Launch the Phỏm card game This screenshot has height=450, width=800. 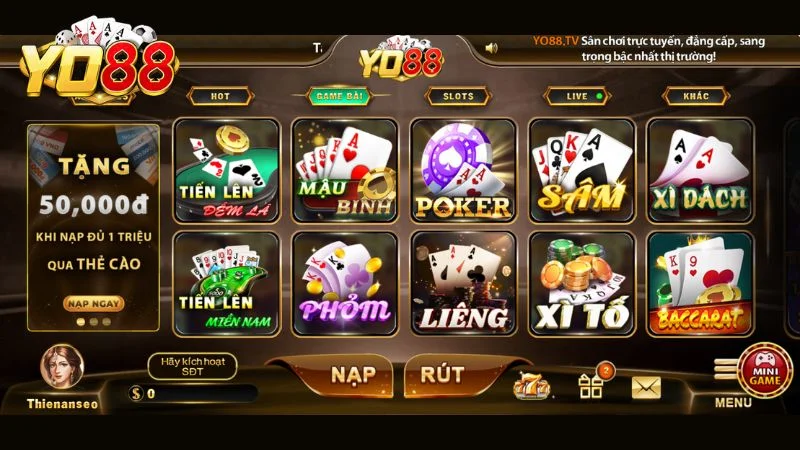click(x=344, y=284)
